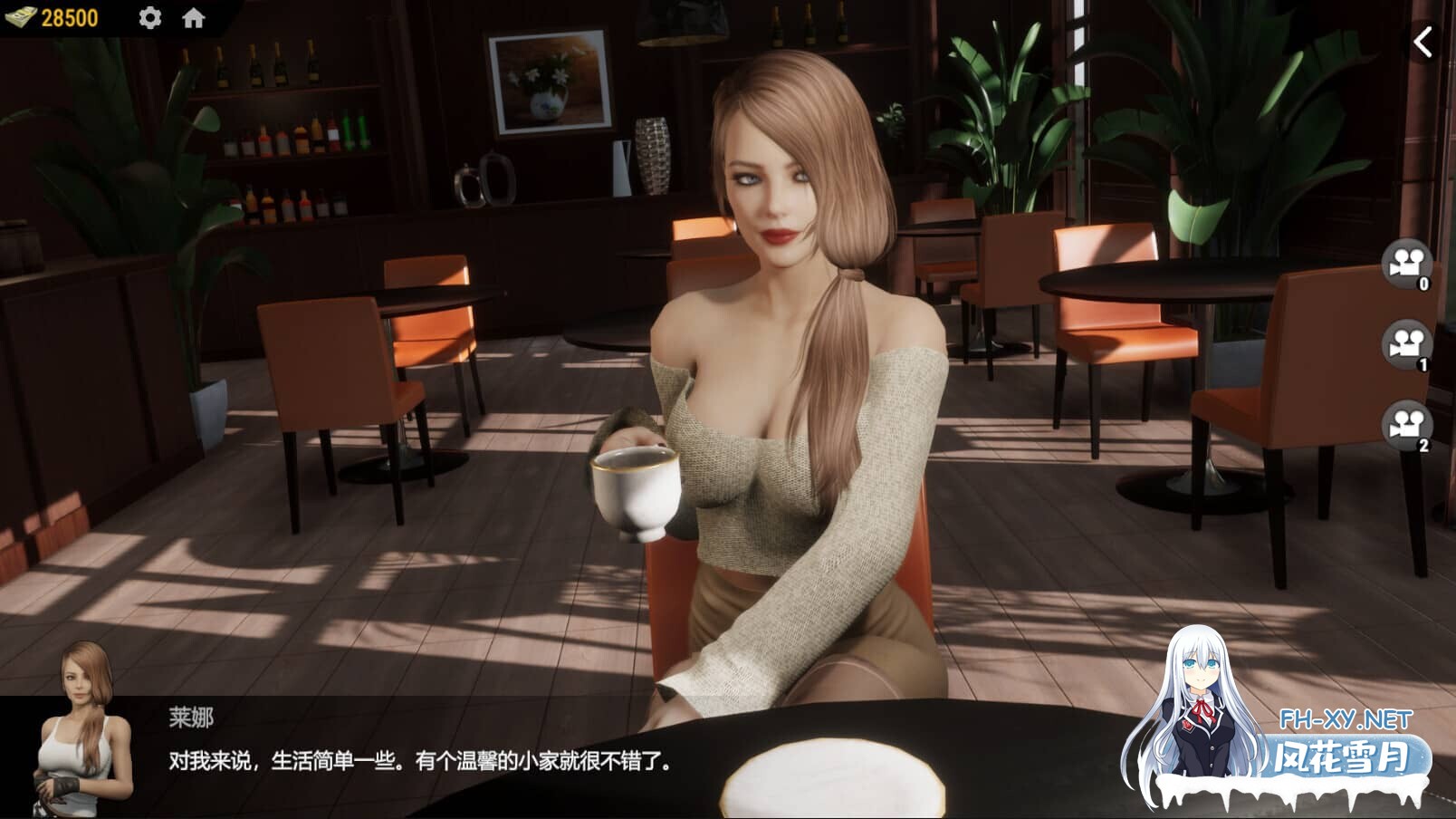Open the game settings via gear icon
This screenshot has height=819, width=1456.
150,17
